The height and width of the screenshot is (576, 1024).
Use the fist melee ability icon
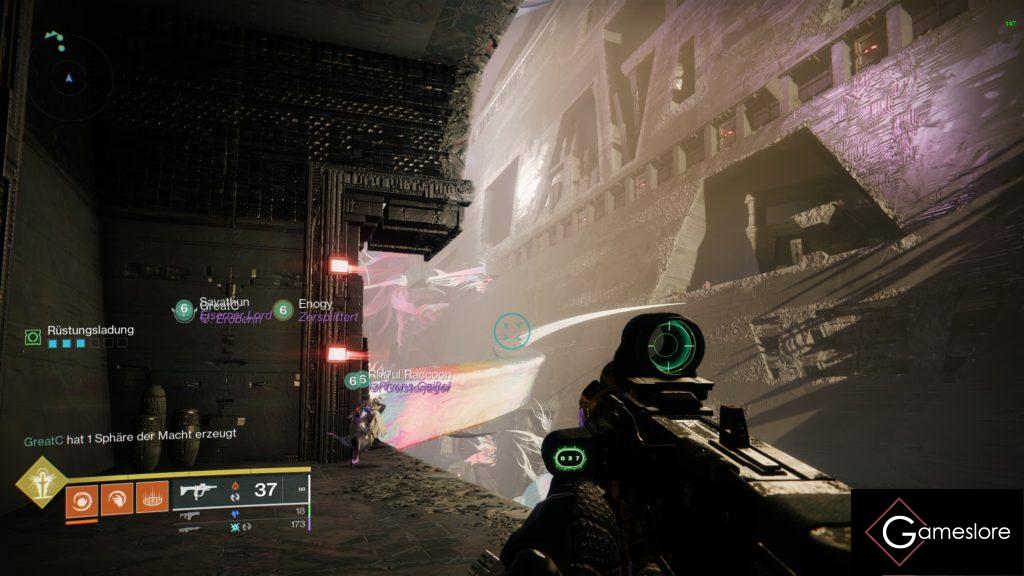pyautogui.click(x=116, y=497)
